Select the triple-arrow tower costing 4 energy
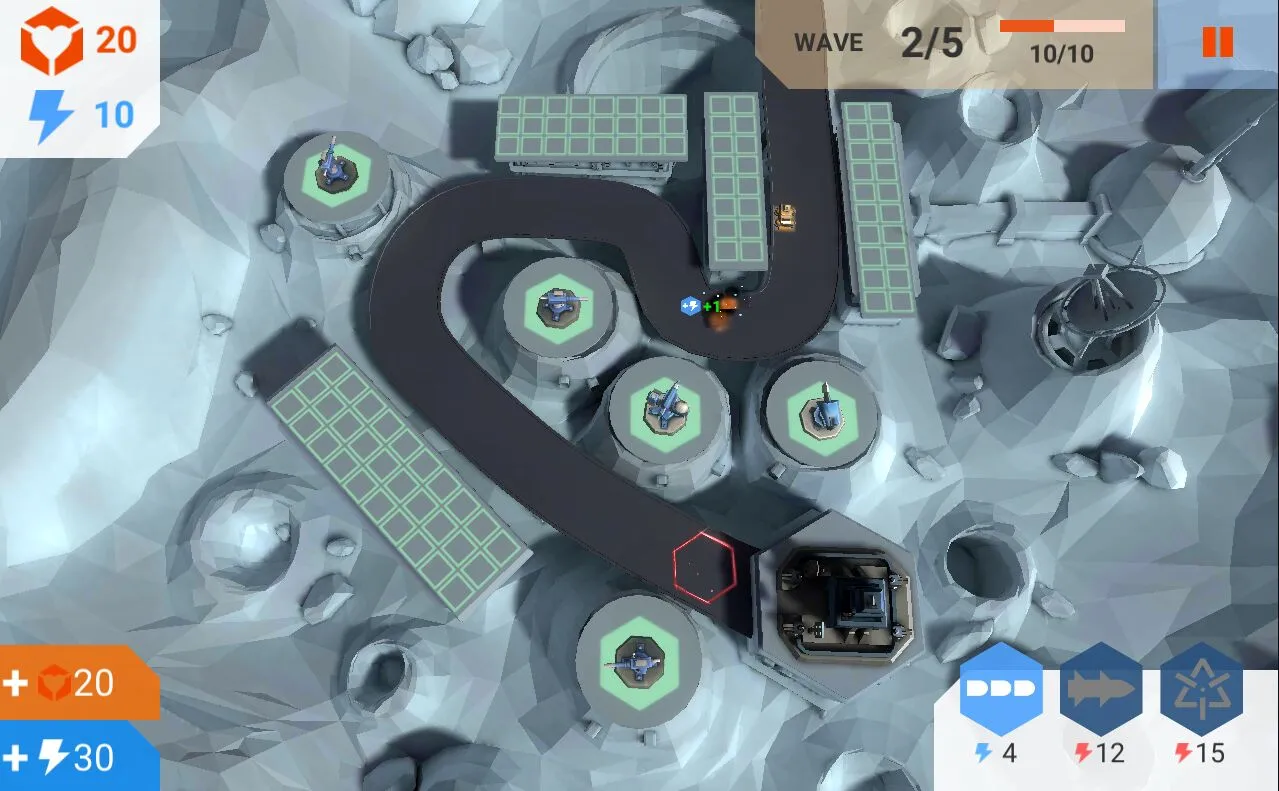Viewport: 1279px width, 791px height. pos(1001,690)
